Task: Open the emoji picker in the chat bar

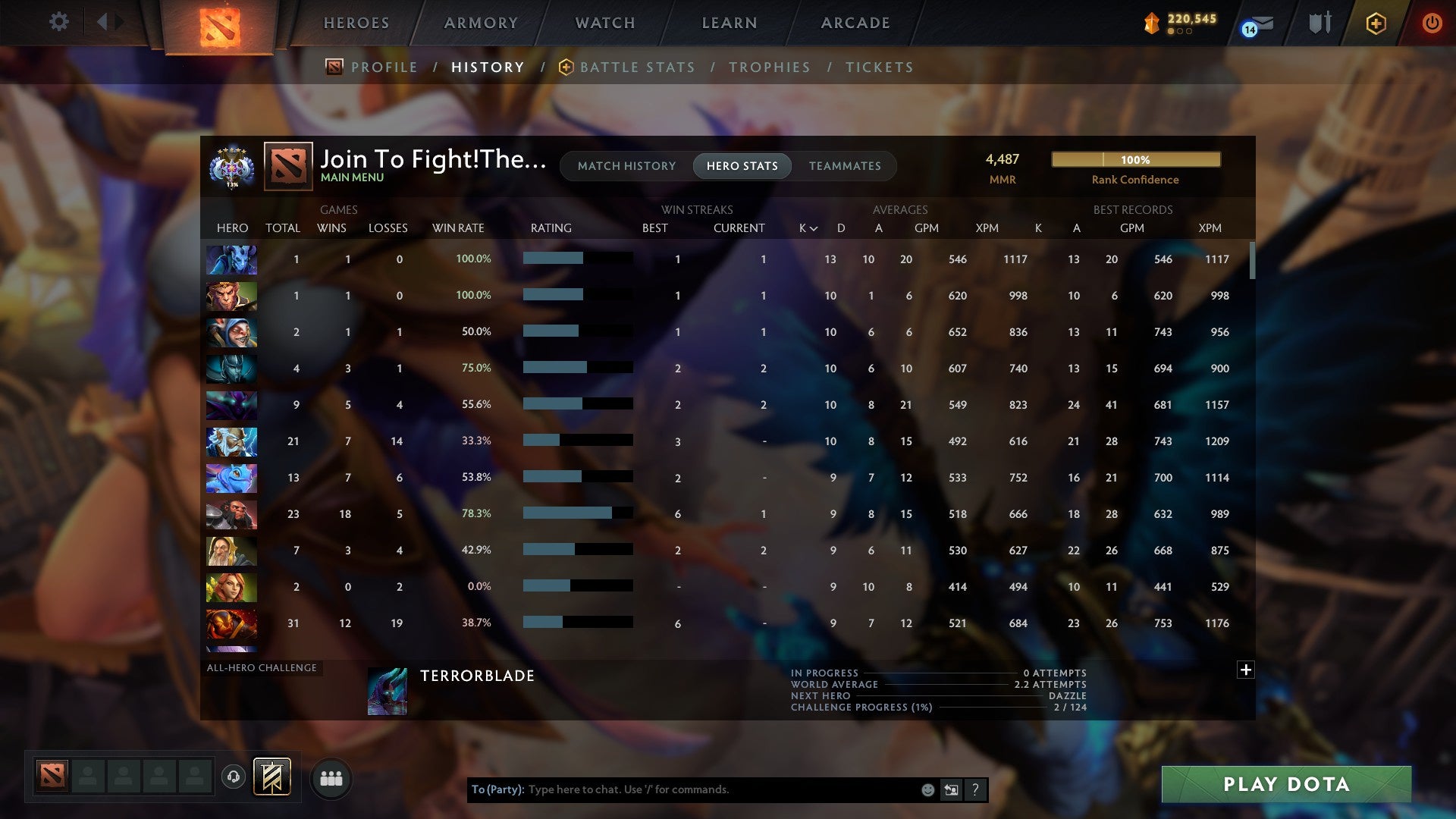Action: [928, 789]
